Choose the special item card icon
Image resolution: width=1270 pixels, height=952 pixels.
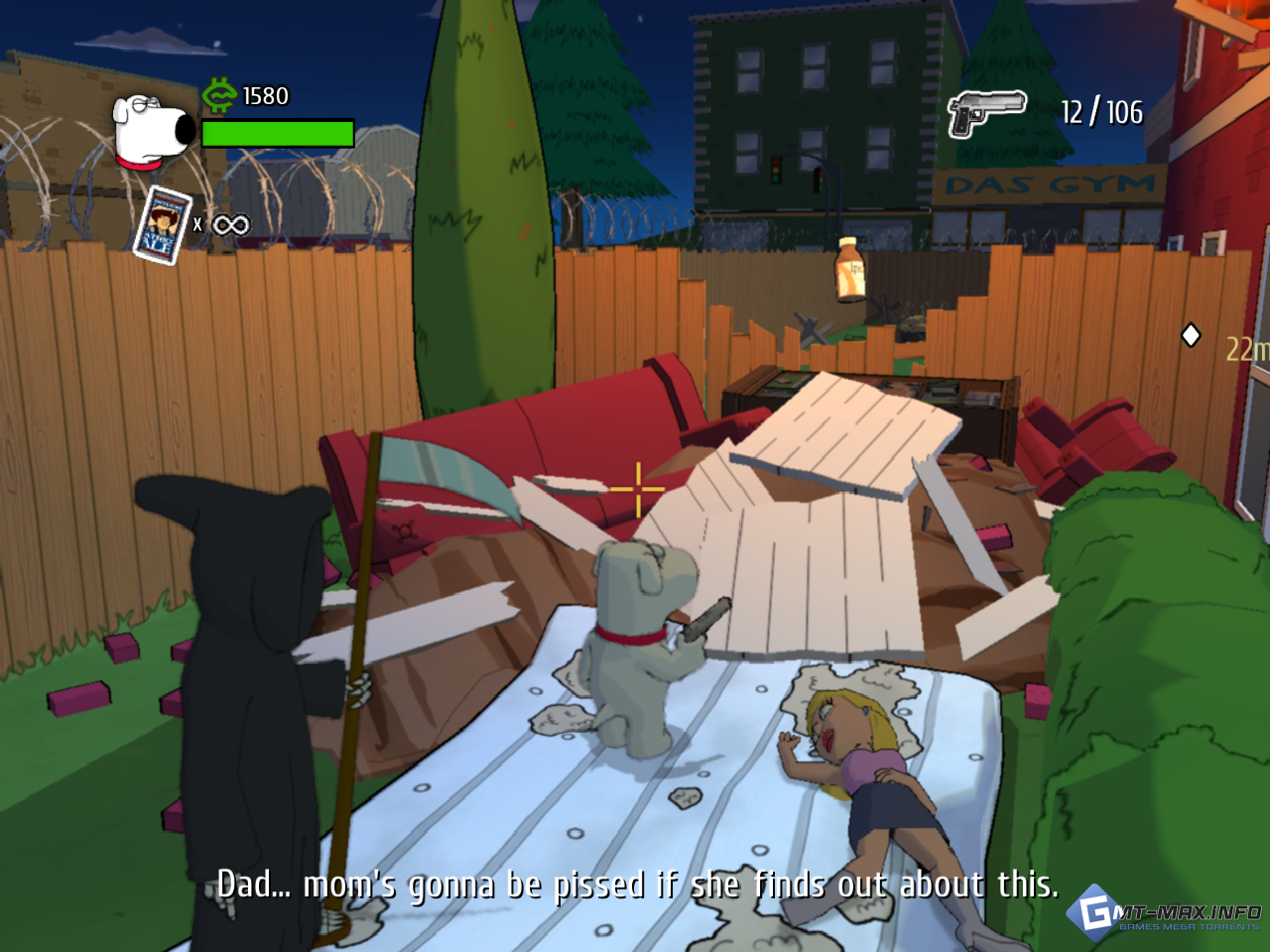pyautogui.click(x=162, y=225)
